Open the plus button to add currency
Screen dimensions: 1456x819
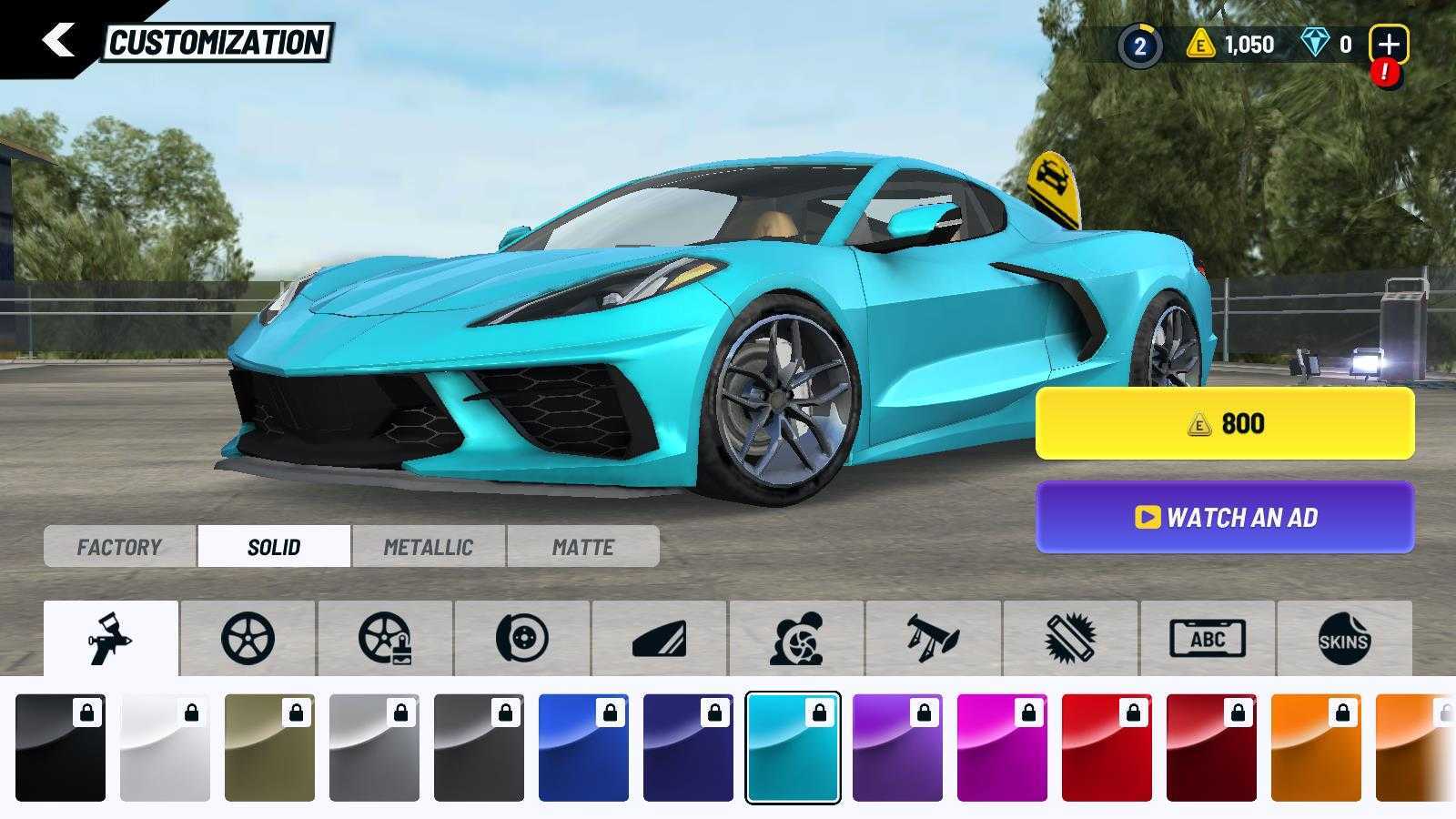[x=1388, y=44]
